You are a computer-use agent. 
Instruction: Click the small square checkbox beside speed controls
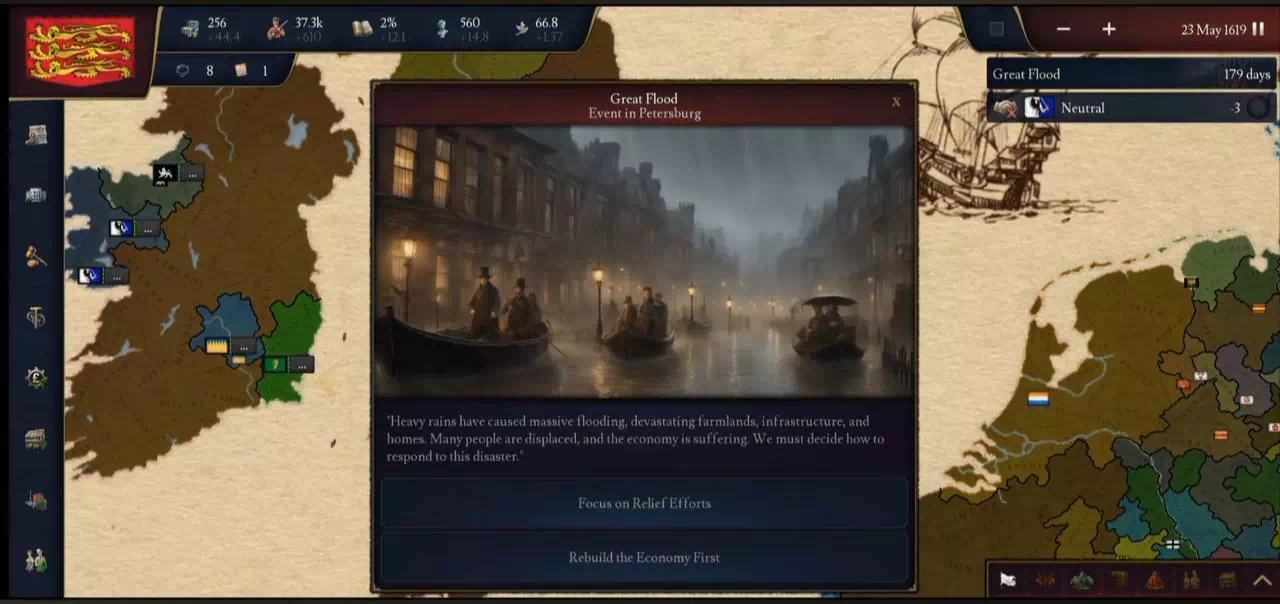(x=996, y=29)
